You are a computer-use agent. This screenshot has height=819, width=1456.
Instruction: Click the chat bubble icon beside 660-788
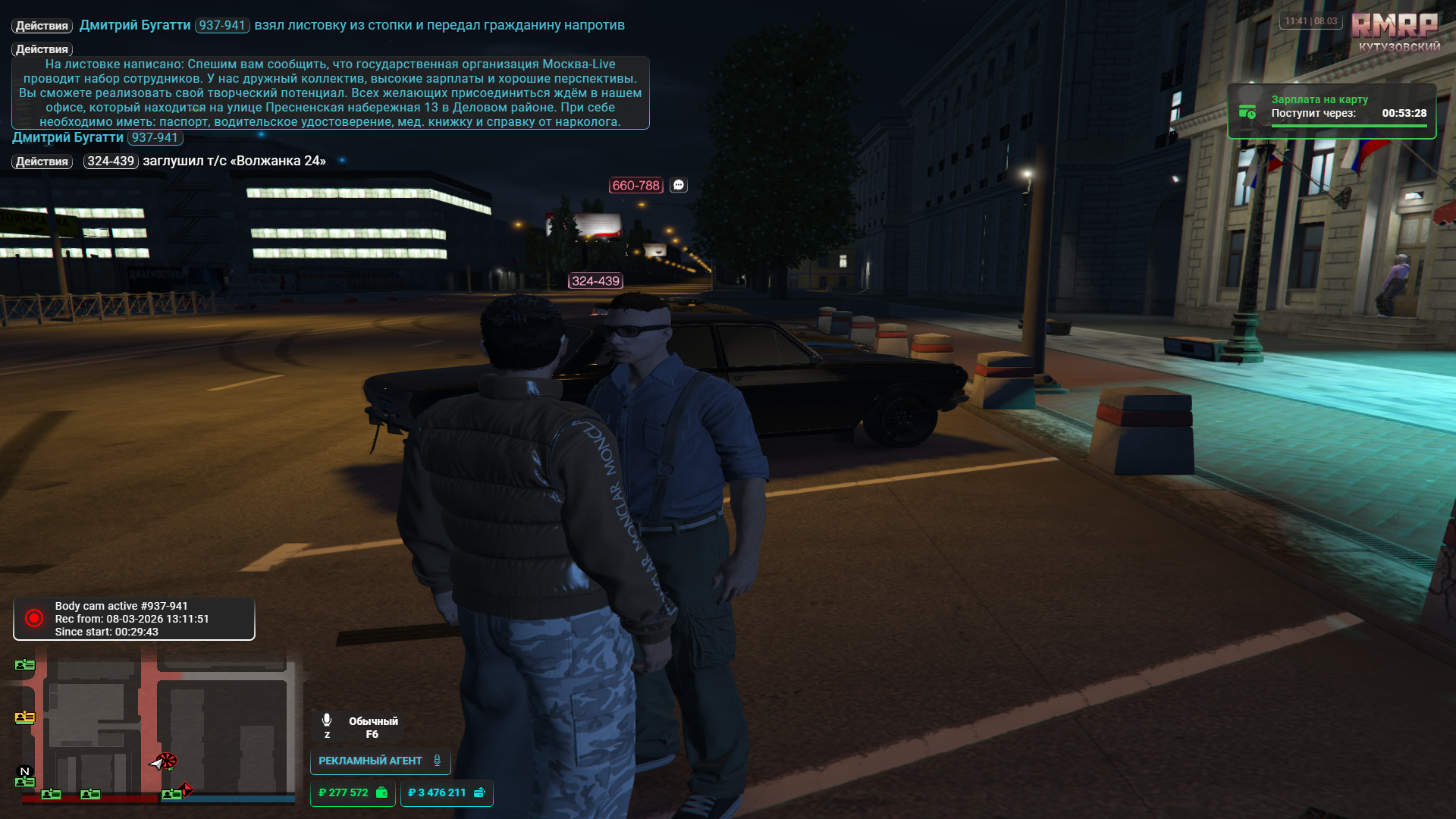(x=679, y=185)
